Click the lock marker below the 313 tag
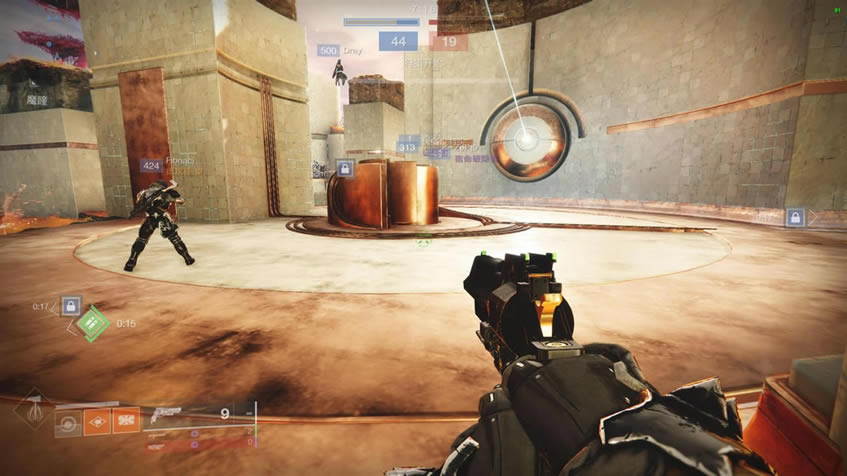 pyautogui.click(x=345, y=169)
